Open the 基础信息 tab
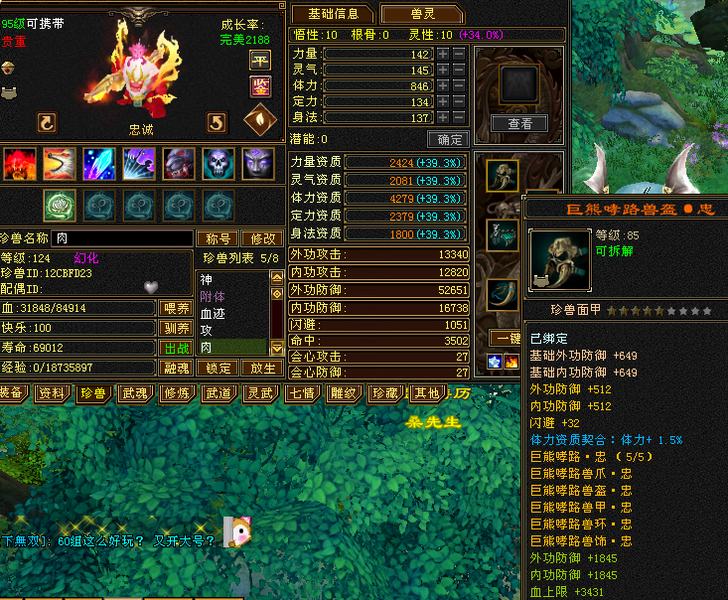 (x=333, y=14)
